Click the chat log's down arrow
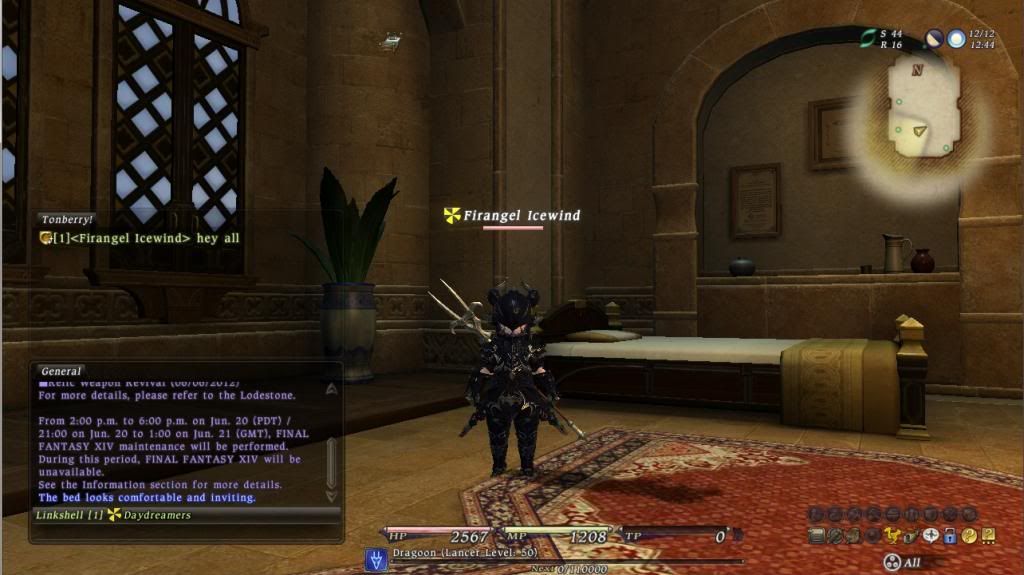 [331, 495]
